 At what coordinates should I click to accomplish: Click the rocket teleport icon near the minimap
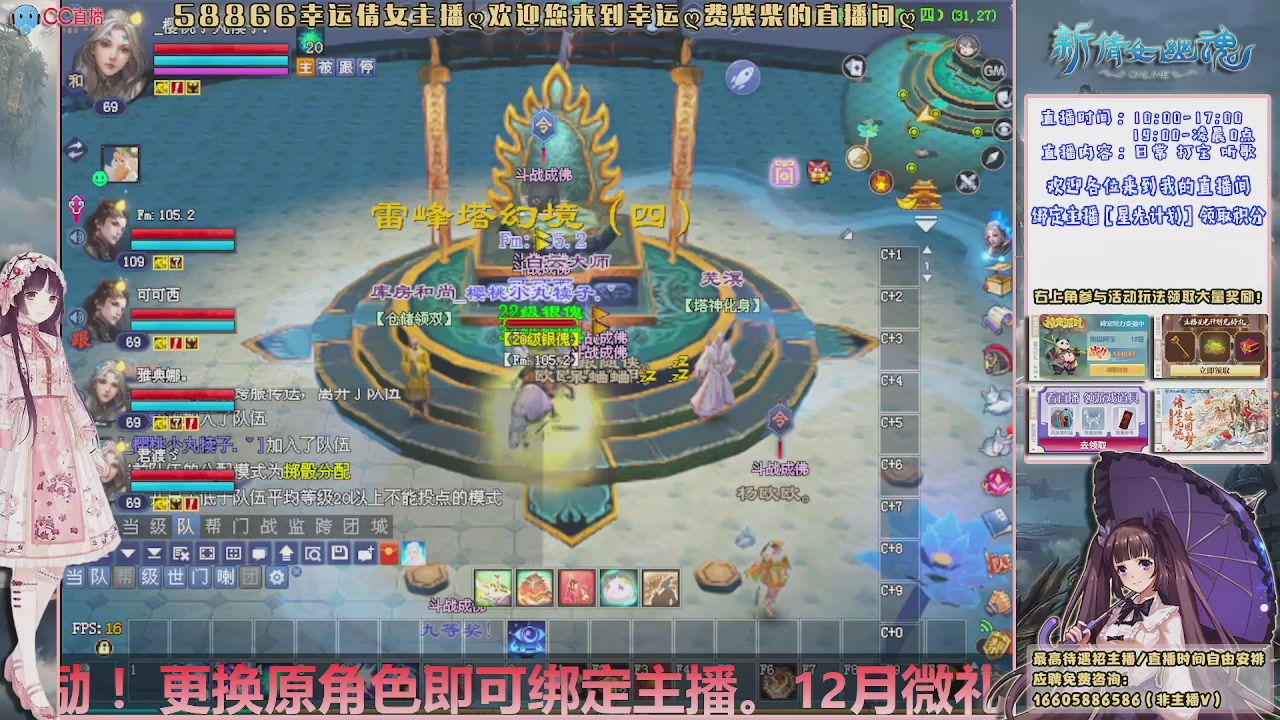click(742, 76)
